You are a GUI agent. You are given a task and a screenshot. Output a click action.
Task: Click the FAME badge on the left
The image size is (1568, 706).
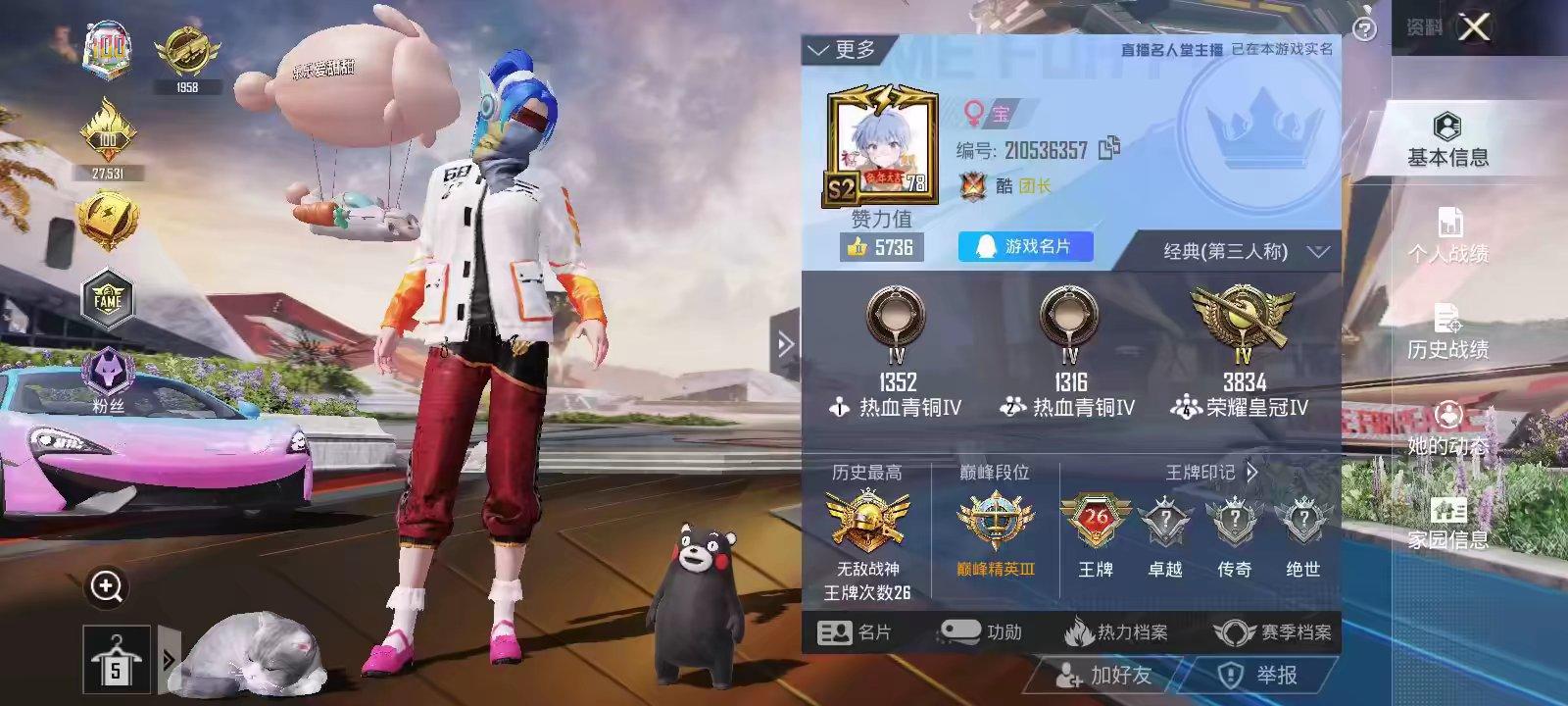point(107,299)
